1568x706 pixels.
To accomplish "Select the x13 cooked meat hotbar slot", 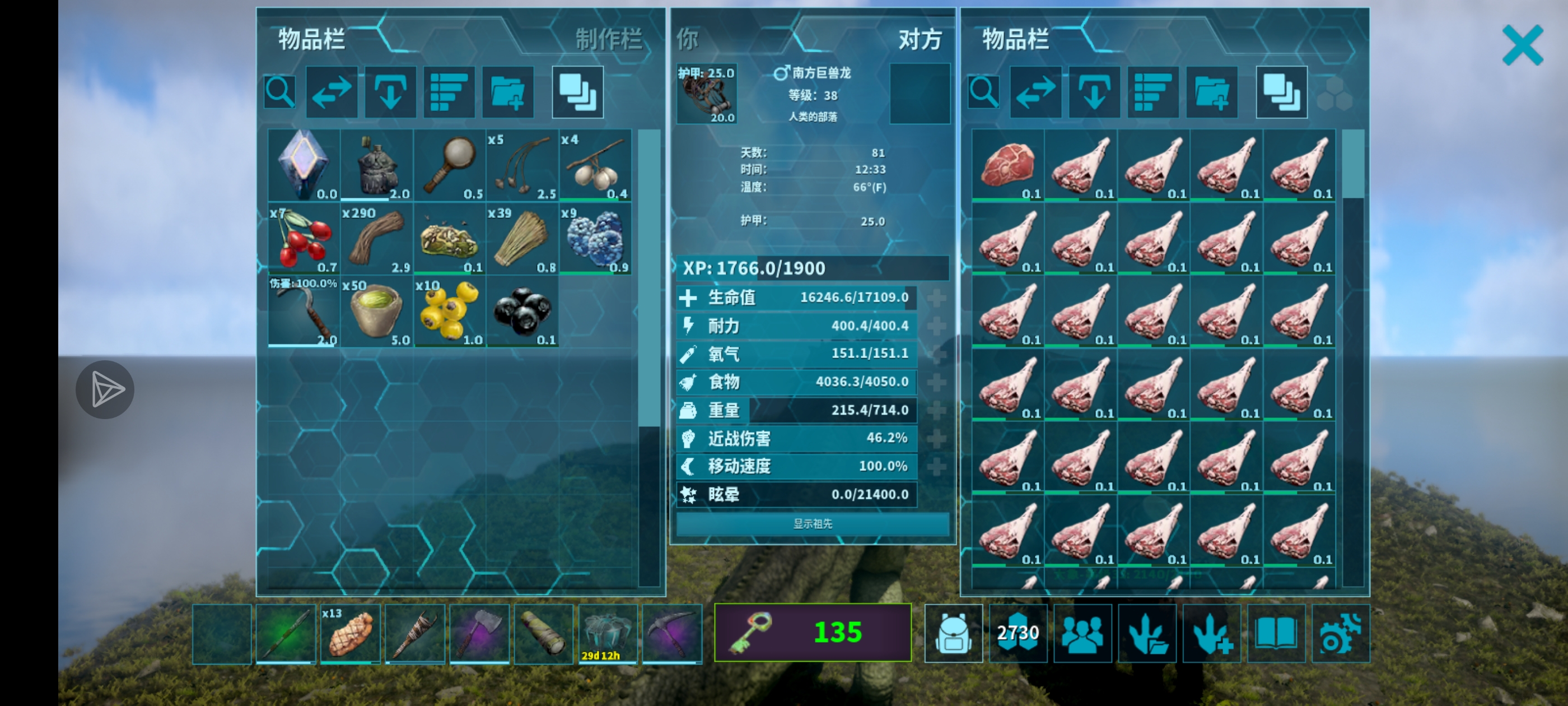I will point(350,634).
